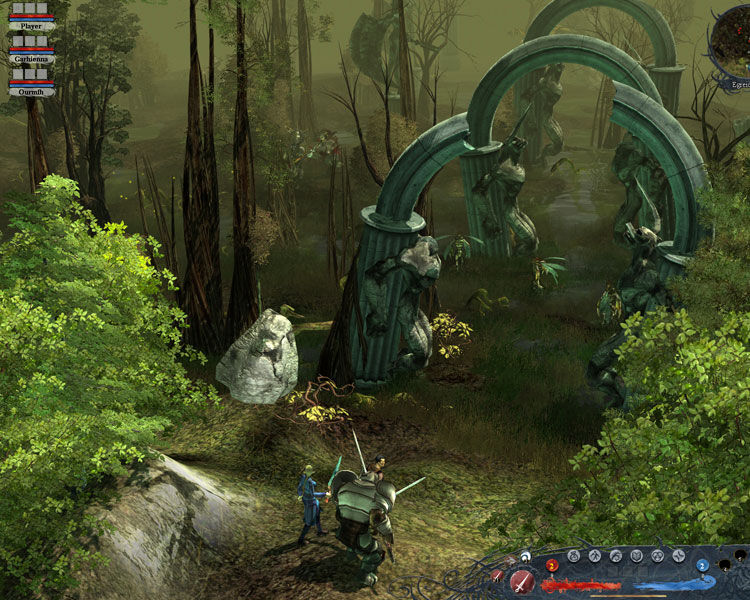Click the lightning bolt round button
750x600 pixels.
tap(678, 556)
